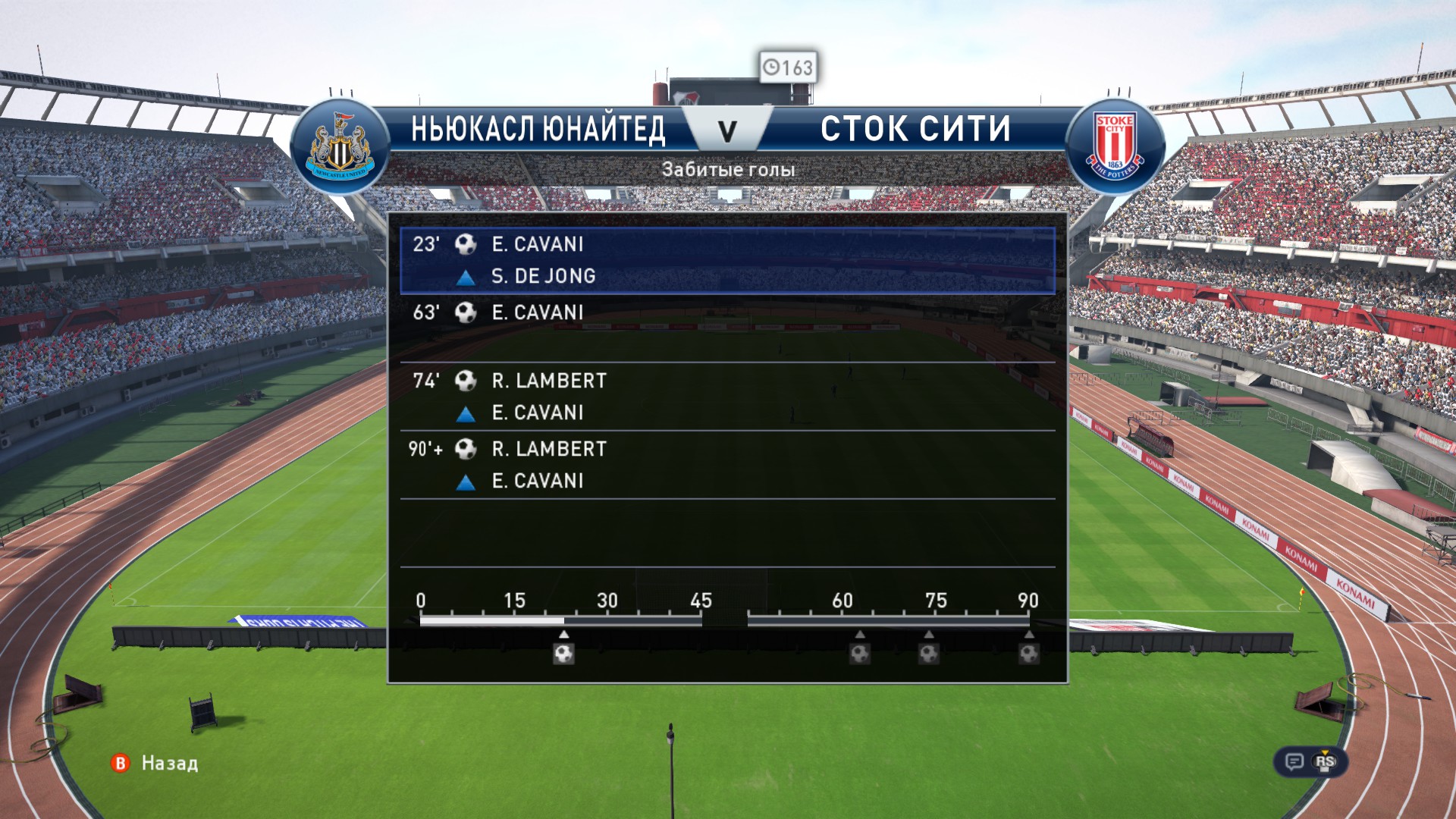Select the timeline ball marker near minute 75
The height and width of the screenshot is (819, 1456).
[929, 653]
